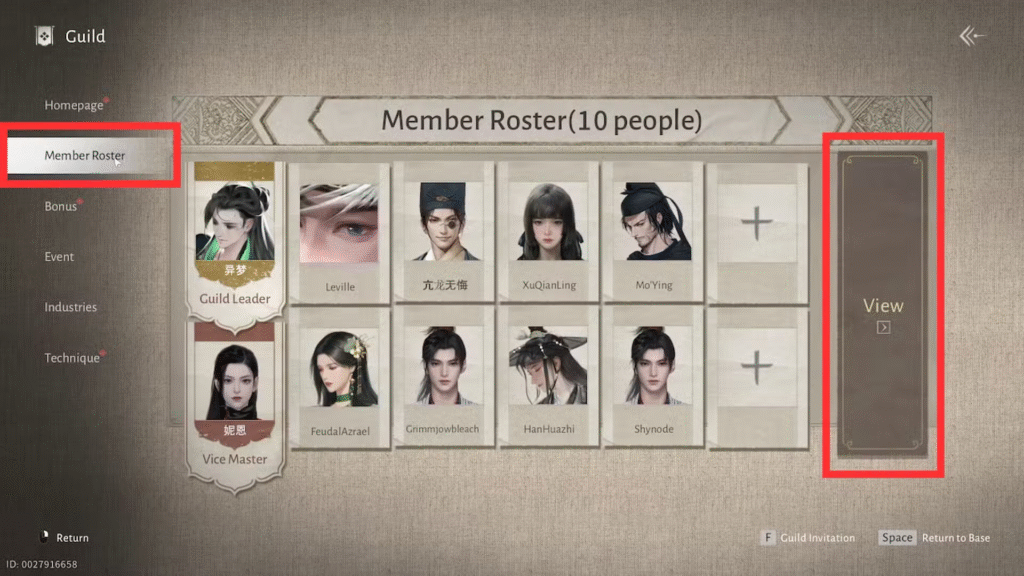This screenshot has height=576, width=1024.
Task: Pick XuQianLing's member card
Action: click(547, 233)
